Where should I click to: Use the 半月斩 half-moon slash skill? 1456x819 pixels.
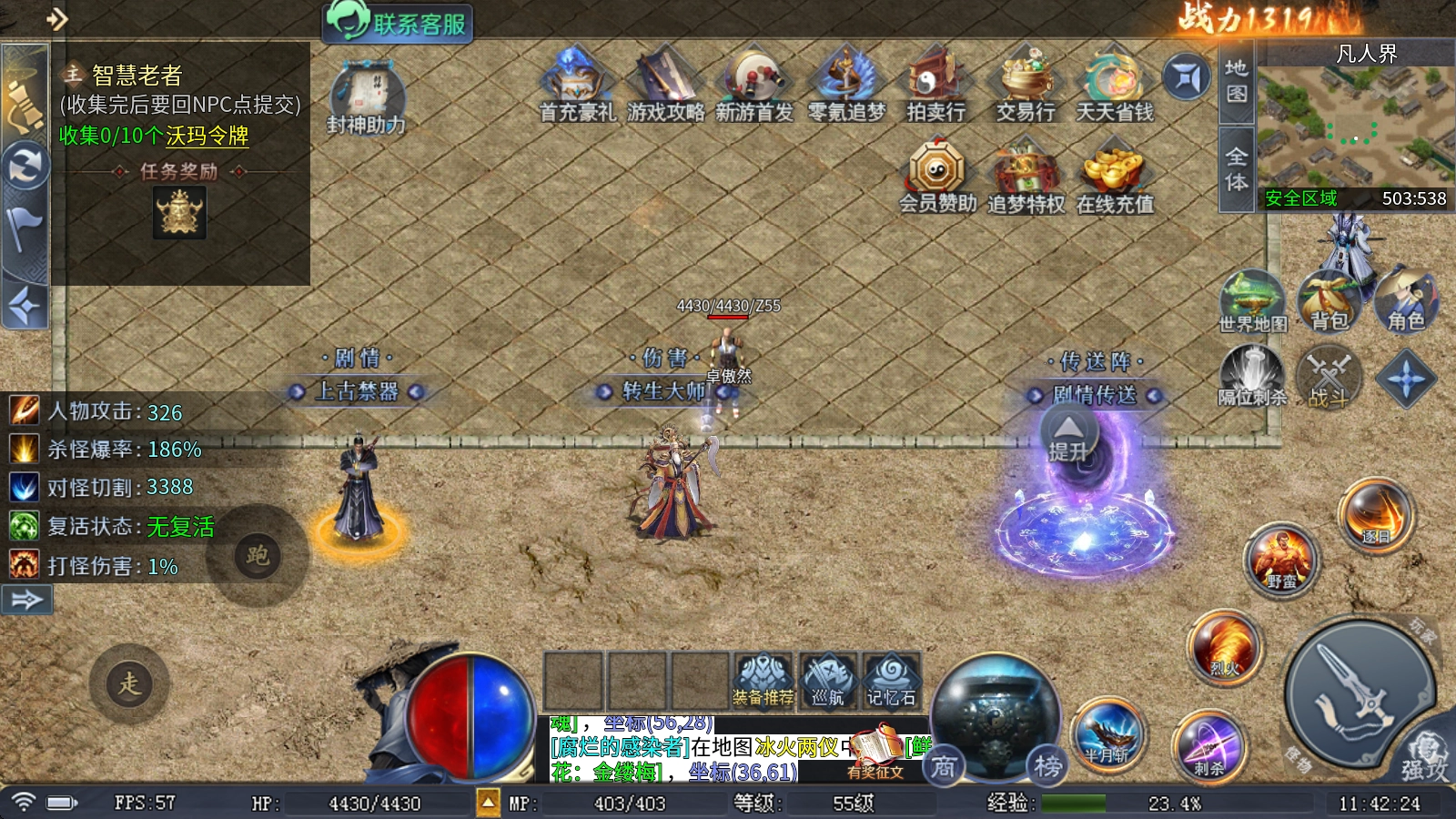coord(1107,733)
